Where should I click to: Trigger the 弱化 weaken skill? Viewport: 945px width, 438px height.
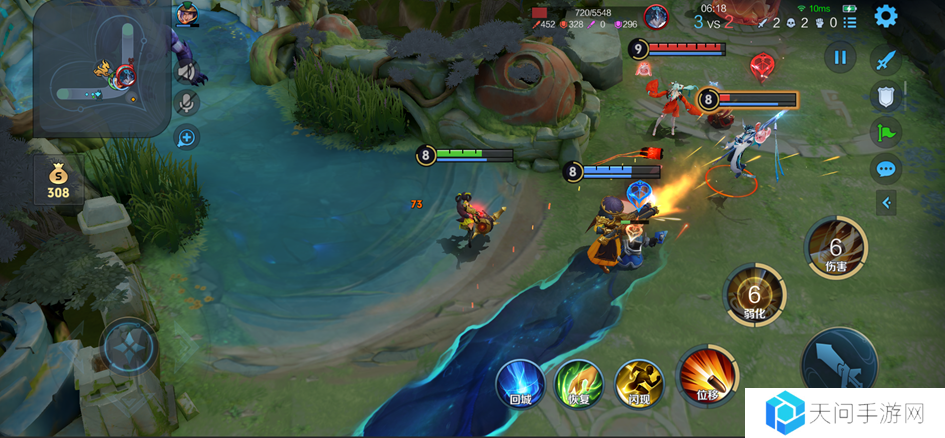coord(755,295)
